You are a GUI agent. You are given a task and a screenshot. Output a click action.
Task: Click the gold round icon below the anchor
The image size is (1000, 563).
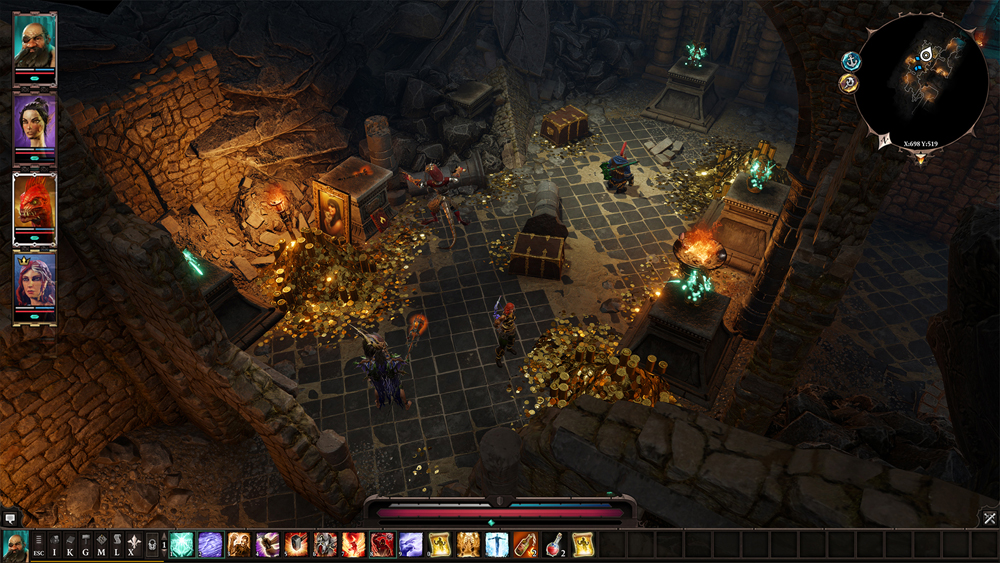point(848,83)
